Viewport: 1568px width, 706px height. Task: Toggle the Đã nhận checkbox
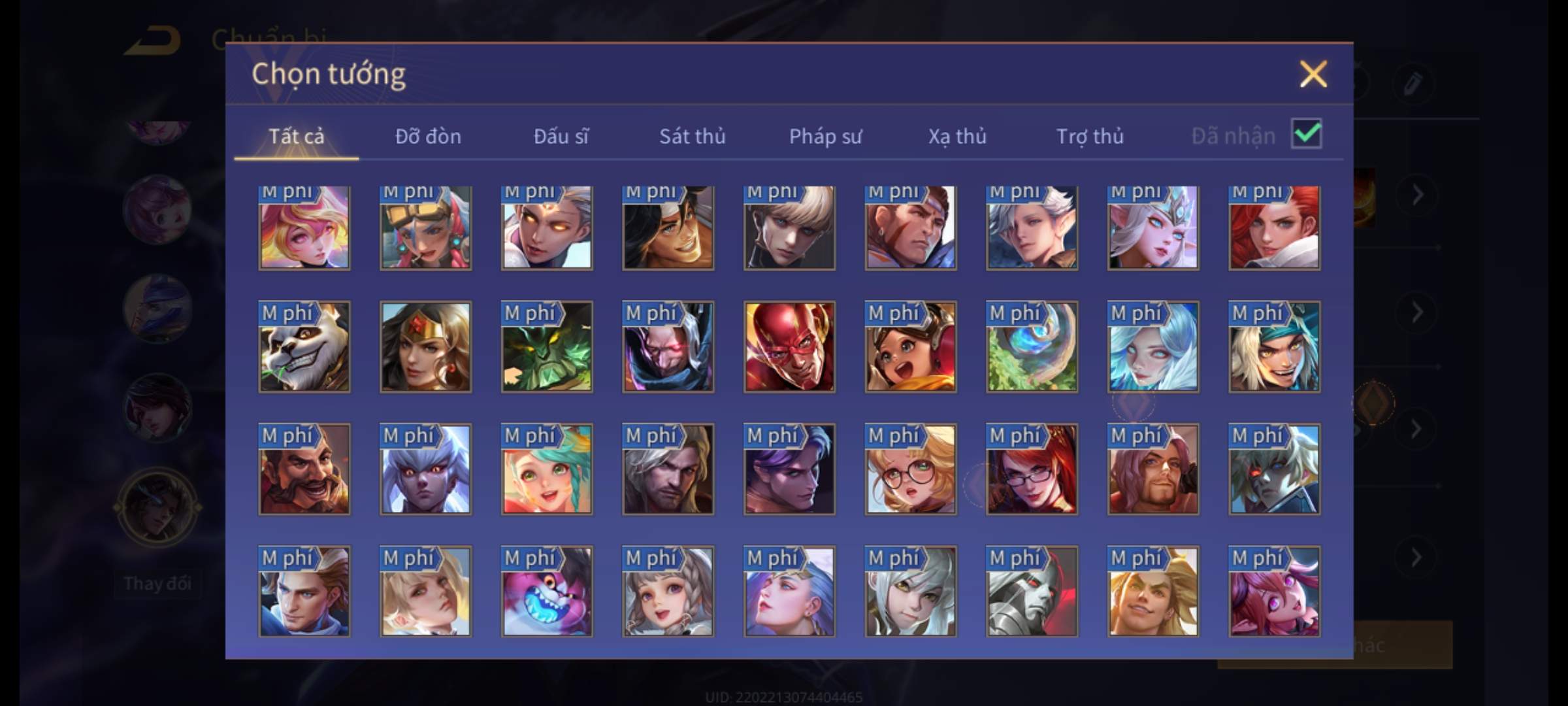click(x=1306, y=134)
